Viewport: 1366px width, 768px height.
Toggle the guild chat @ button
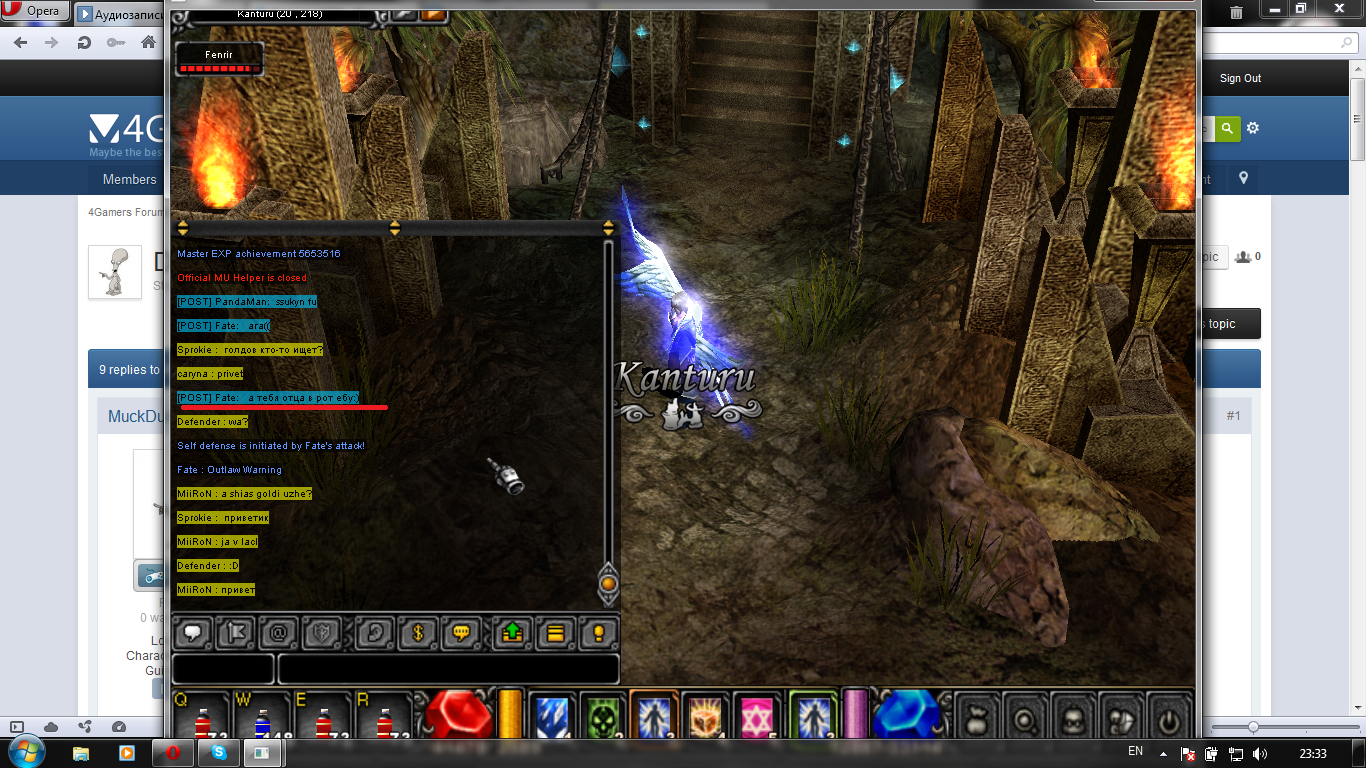(279, 633)
